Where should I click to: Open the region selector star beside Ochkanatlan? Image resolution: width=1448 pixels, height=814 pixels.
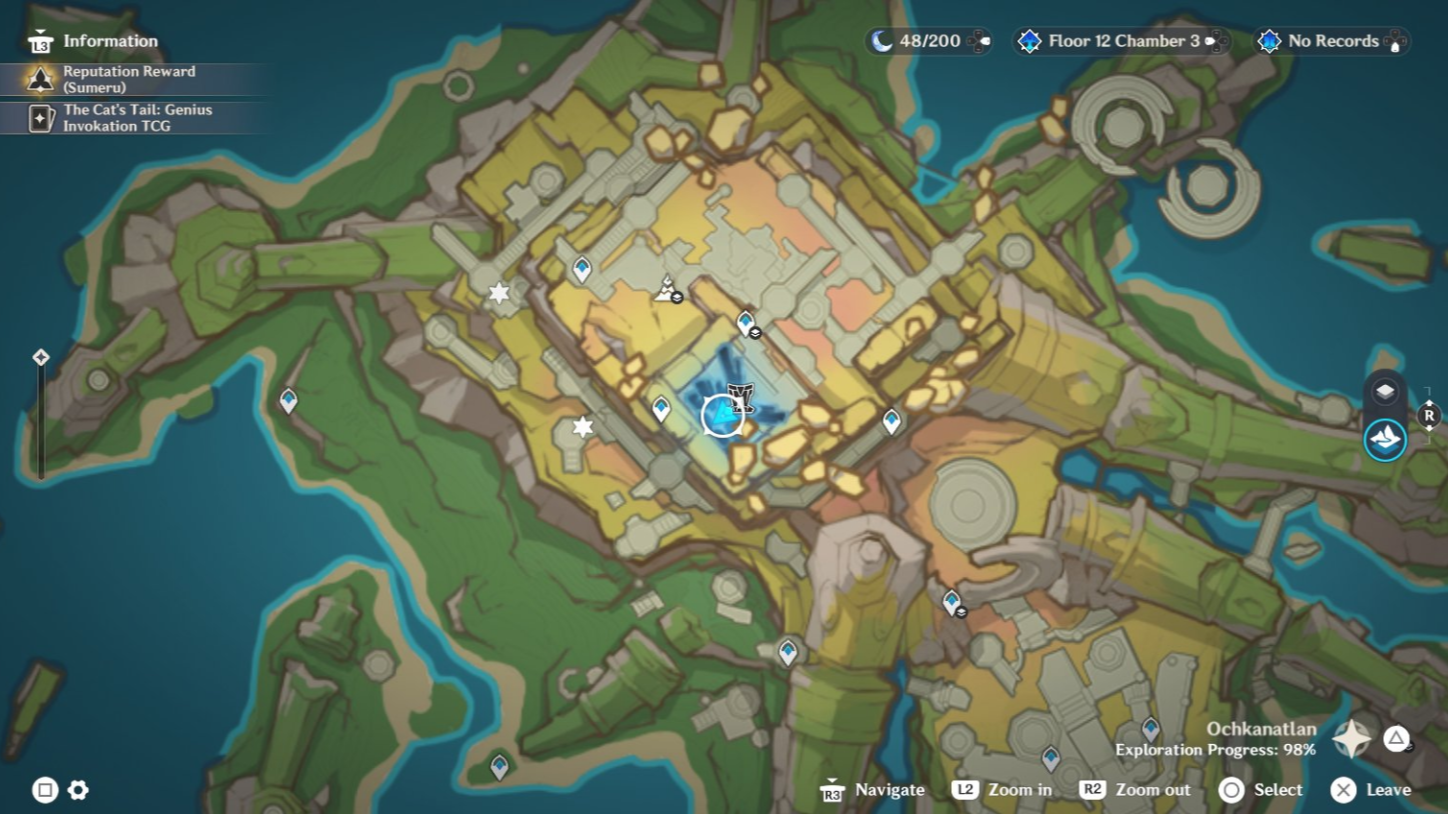pos(1351,739)
